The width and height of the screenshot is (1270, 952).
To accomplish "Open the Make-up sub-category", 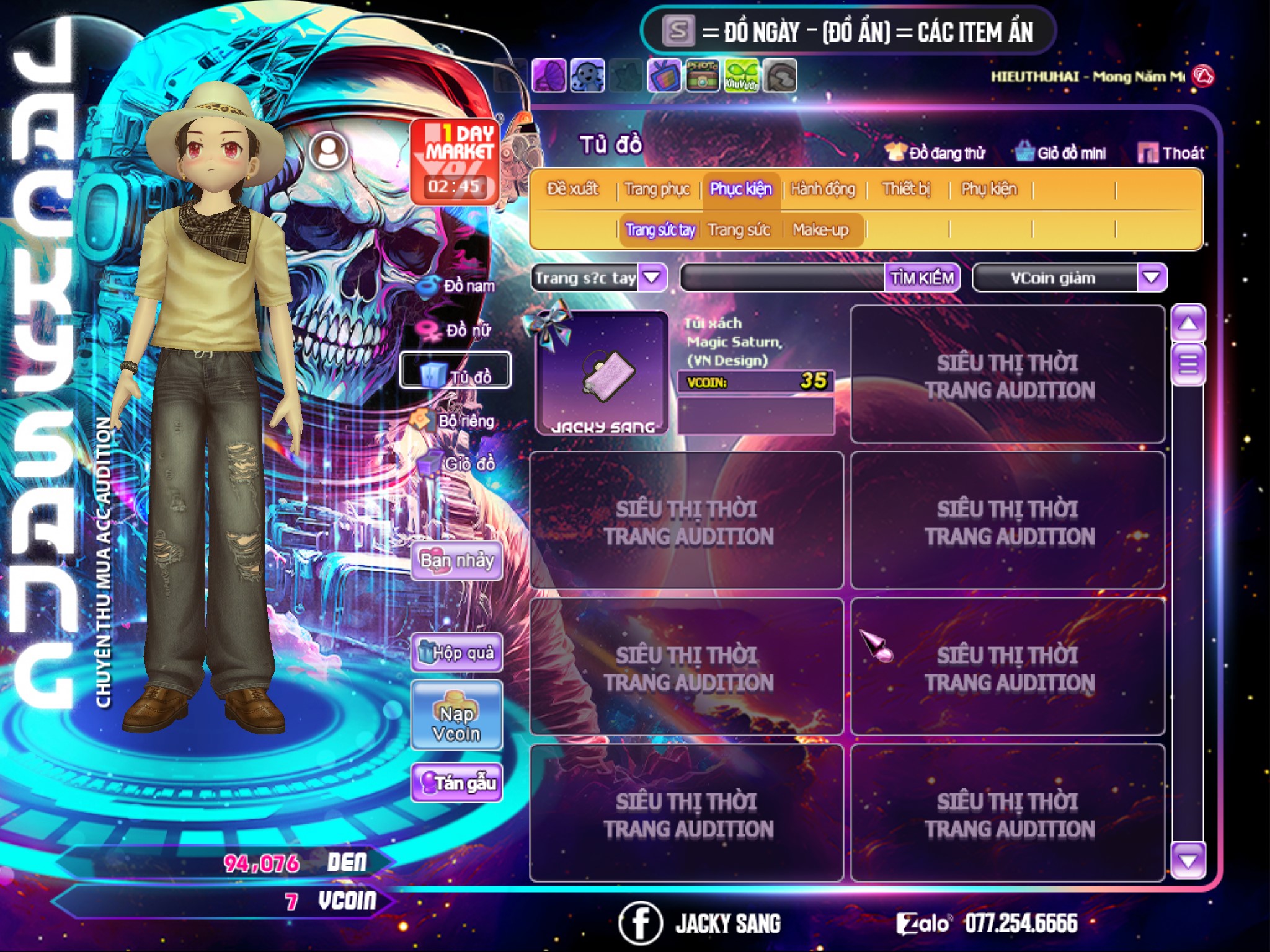I will point(820,230).
